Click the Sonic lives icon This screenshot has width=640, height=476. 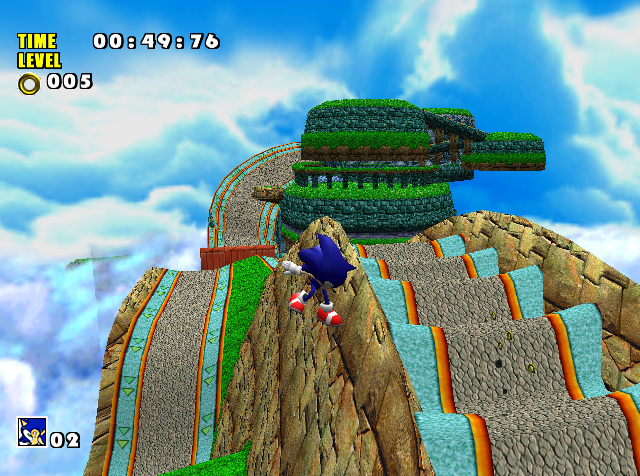tap(31, 431)
